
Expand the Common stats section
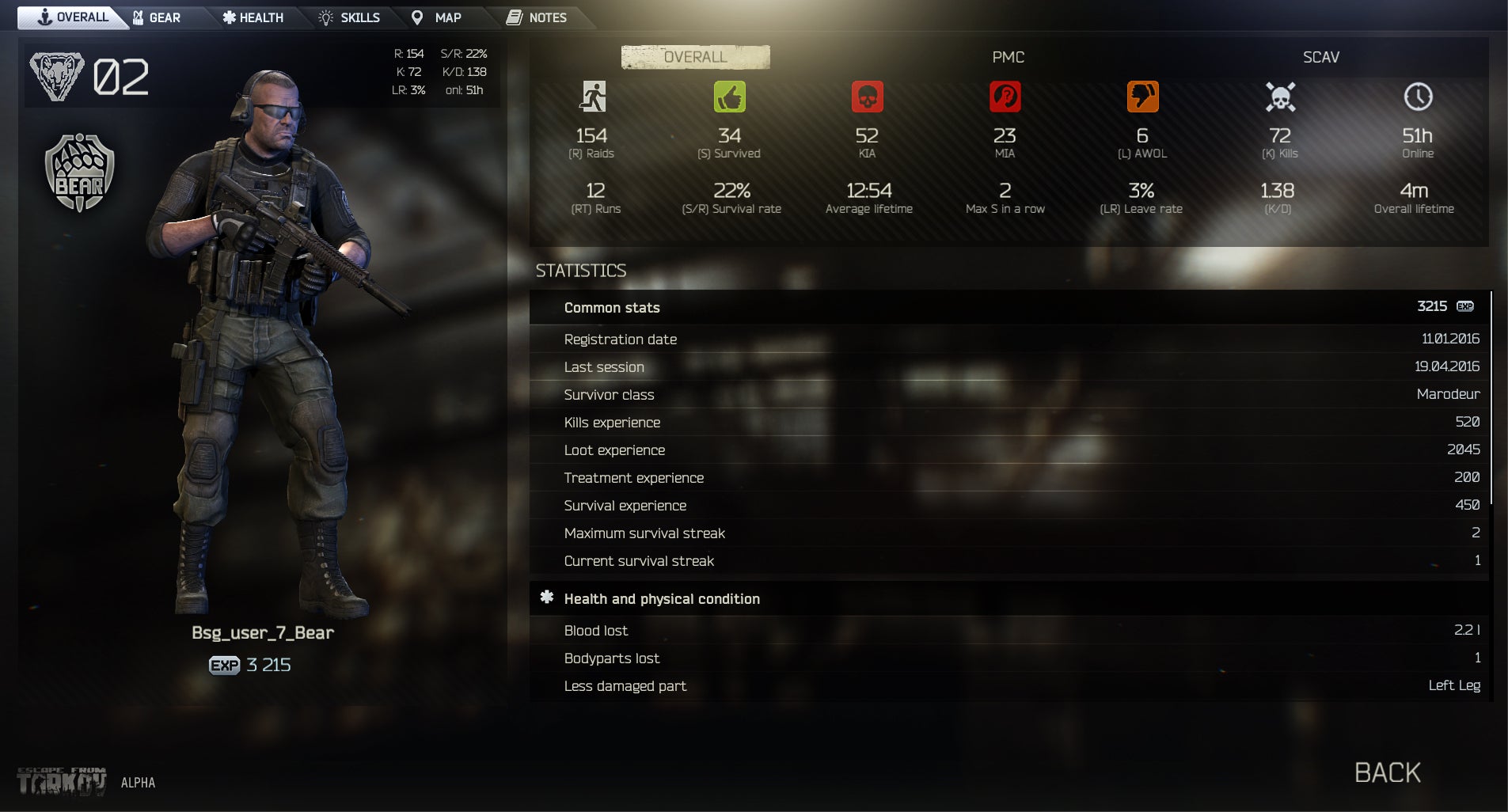coord(611,308)
